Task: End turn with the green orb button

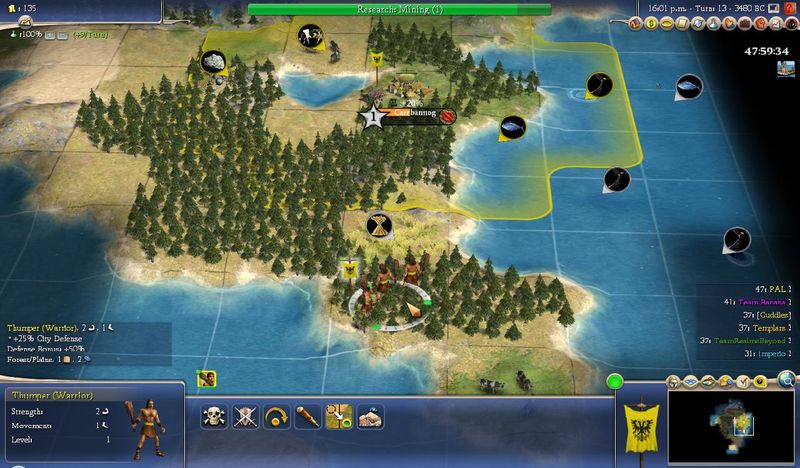Action: pos(616,381)
